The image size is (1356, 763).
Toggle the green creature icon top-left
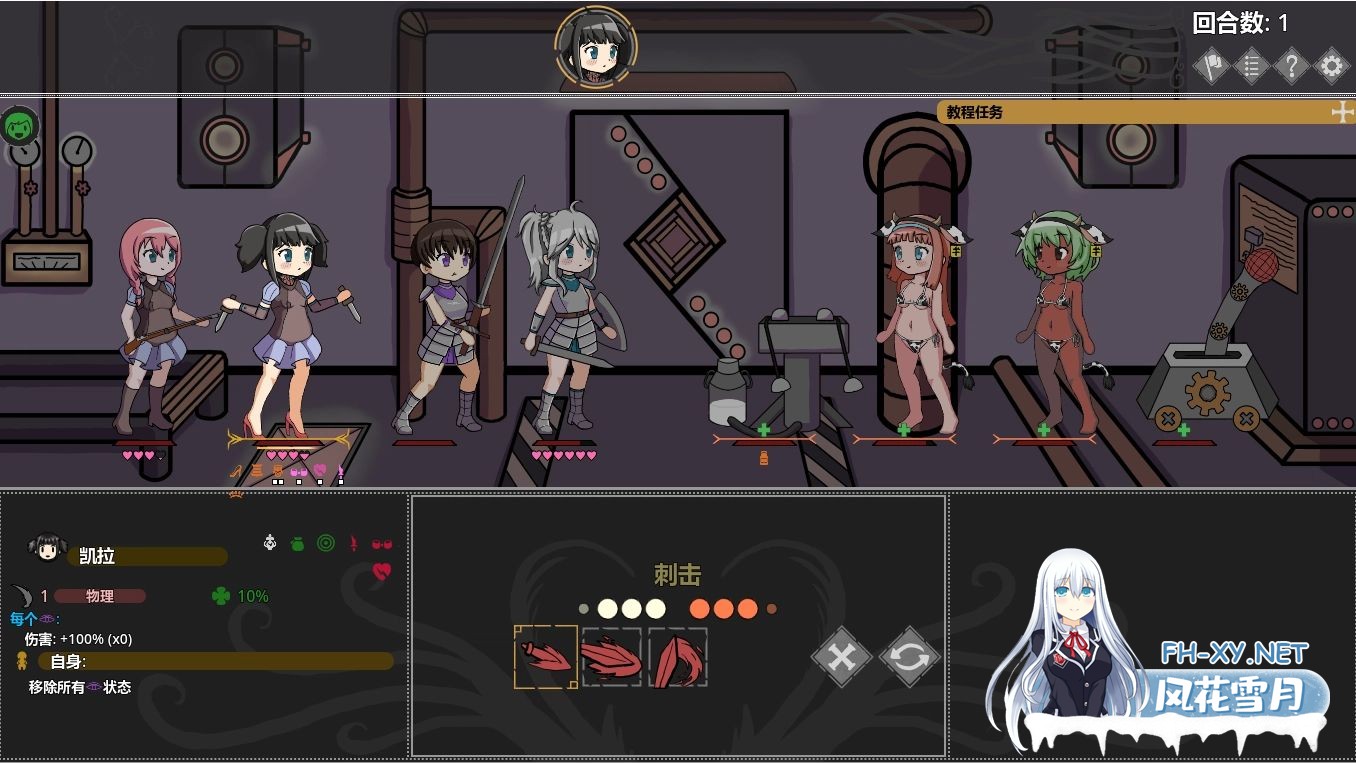(x=19, y=126)
